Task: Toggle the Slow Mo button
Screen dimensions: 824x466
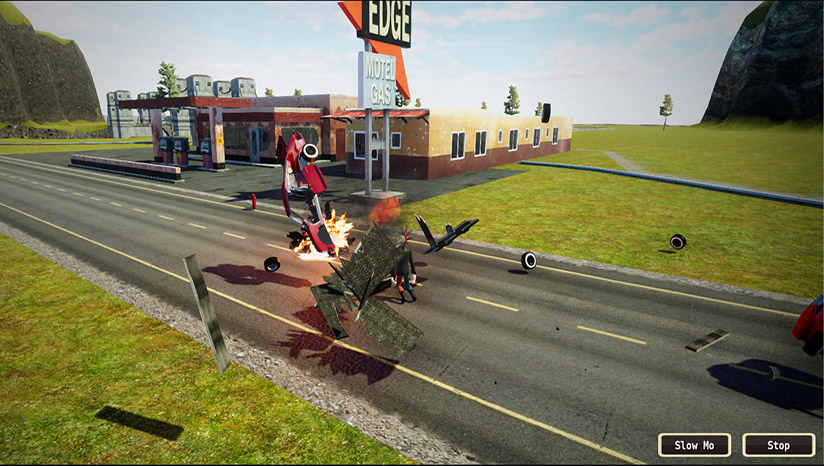Action: (694, 445)
